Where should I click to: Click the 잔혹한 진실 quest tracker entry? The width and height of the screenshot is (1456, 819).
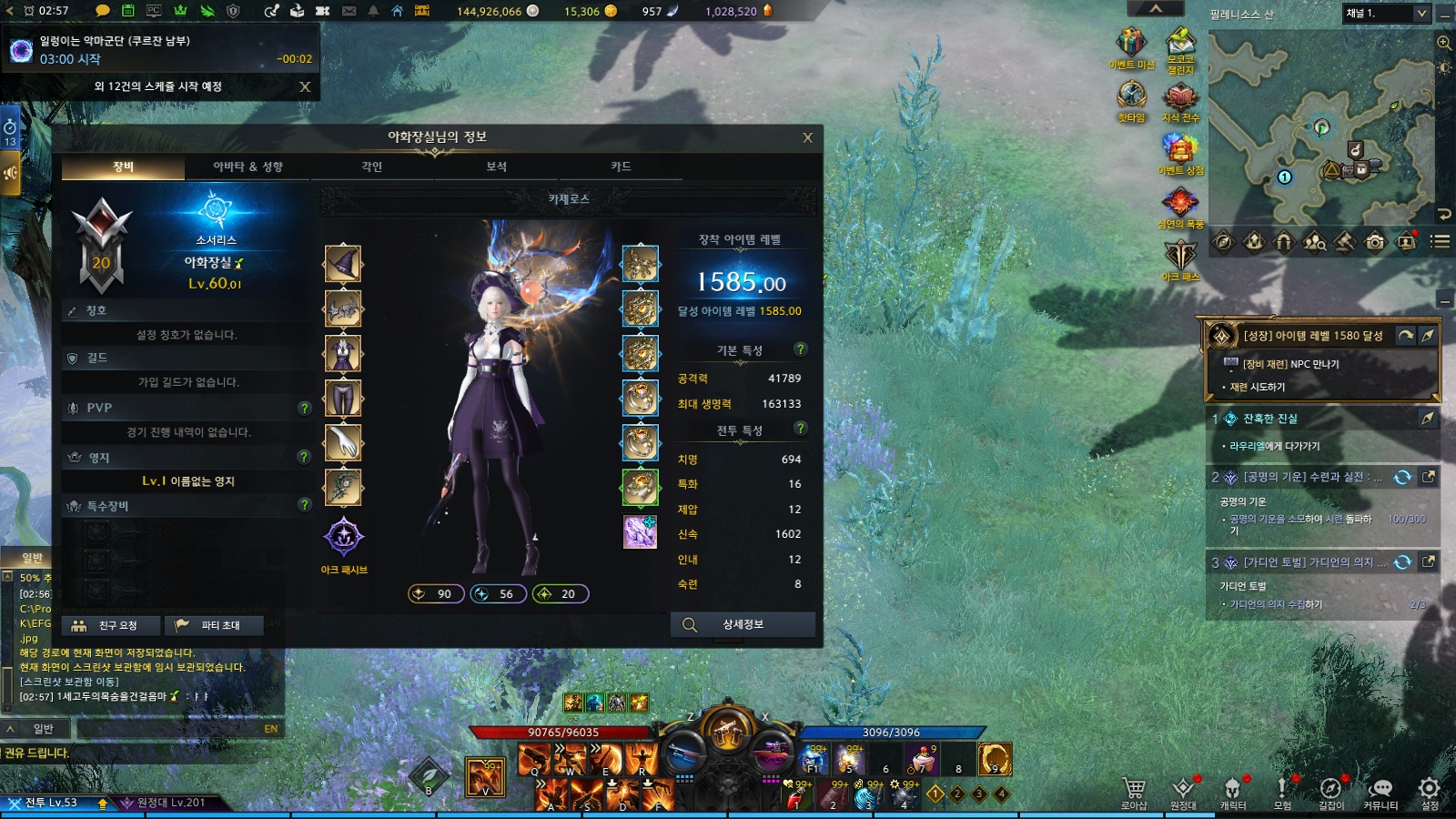tap(1270, 419)
